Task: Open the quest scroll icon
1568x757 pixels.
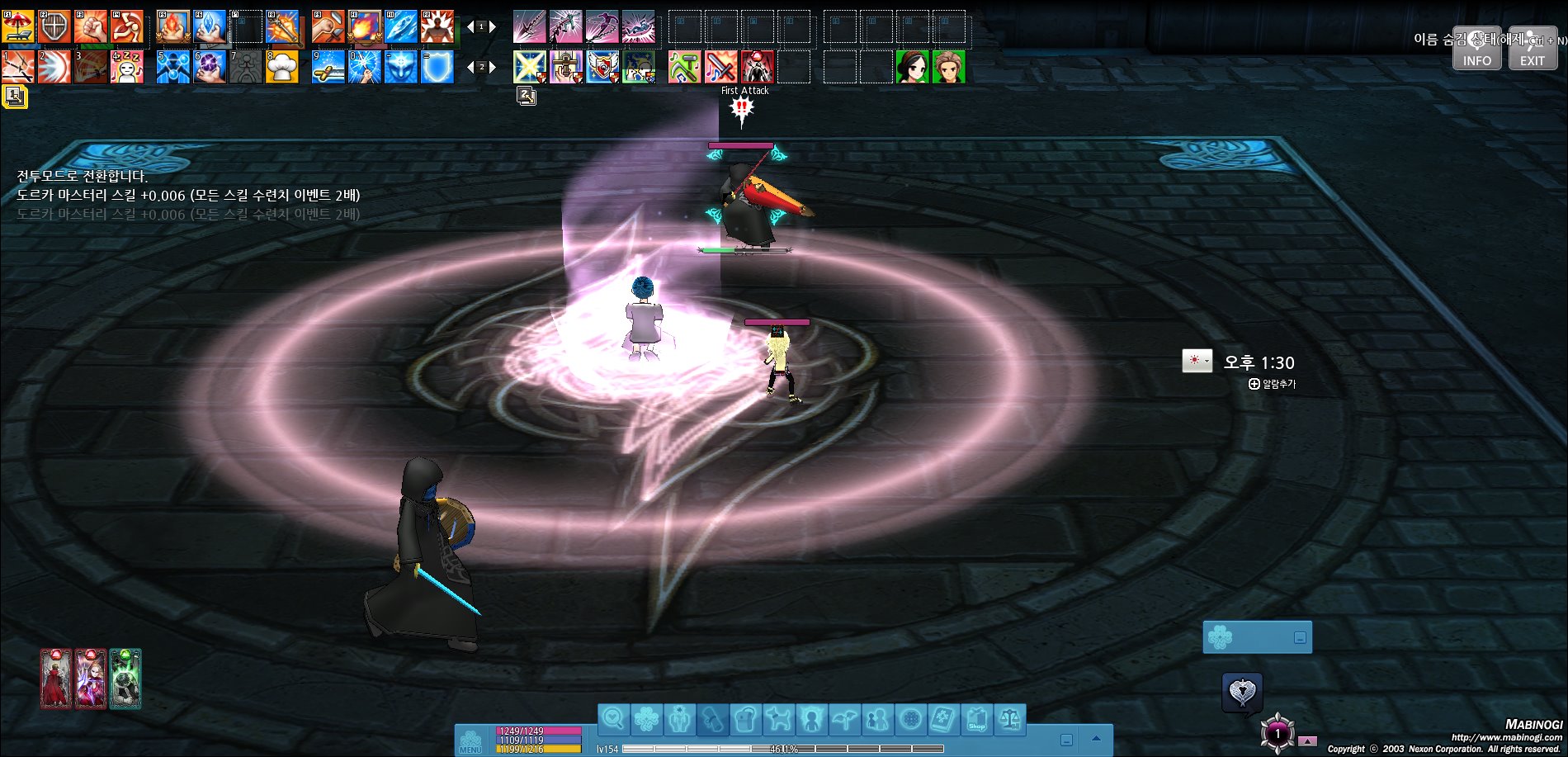Action: [712, 720]
